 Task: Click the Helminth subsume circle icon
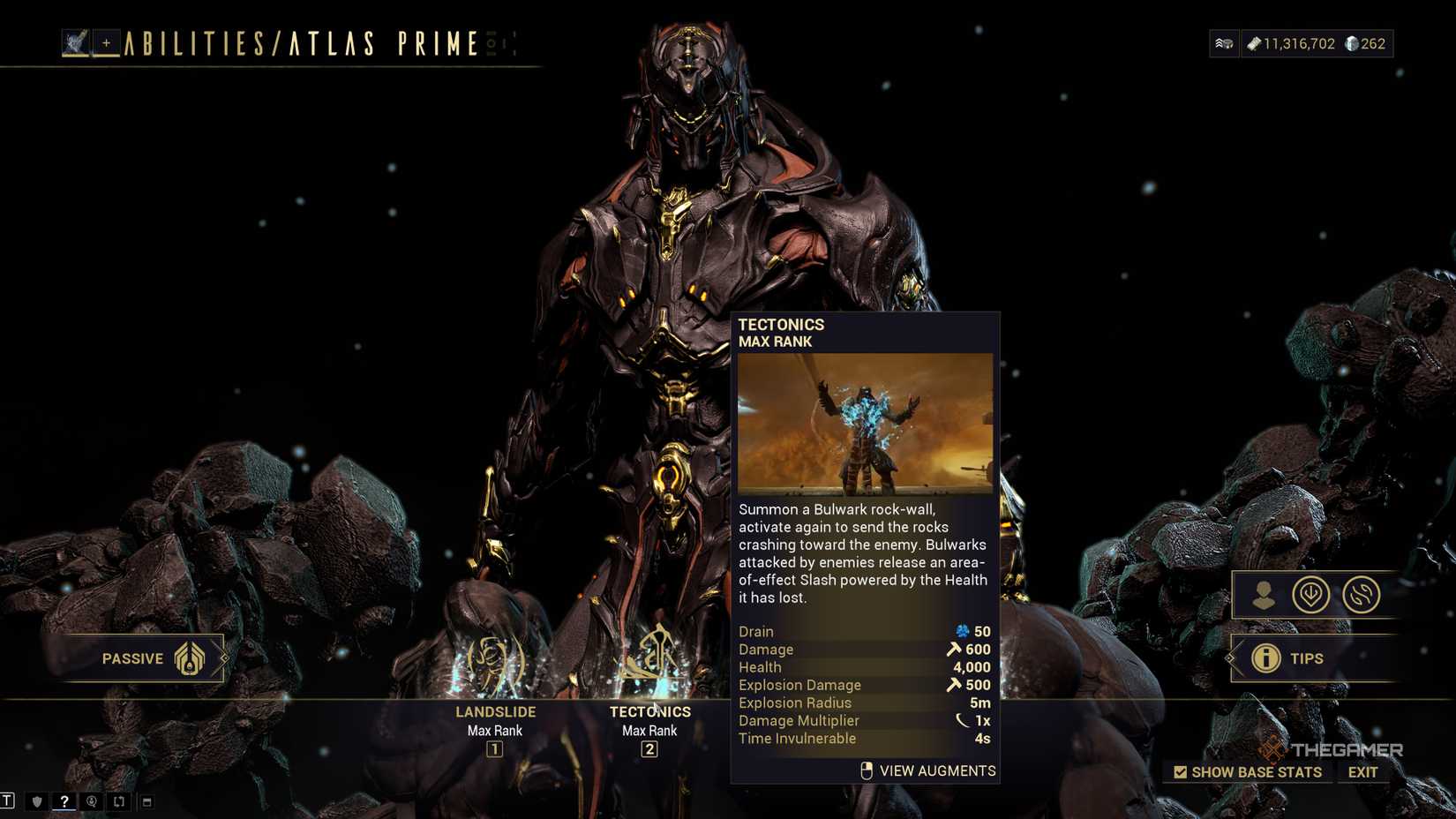coord(1312,595)
